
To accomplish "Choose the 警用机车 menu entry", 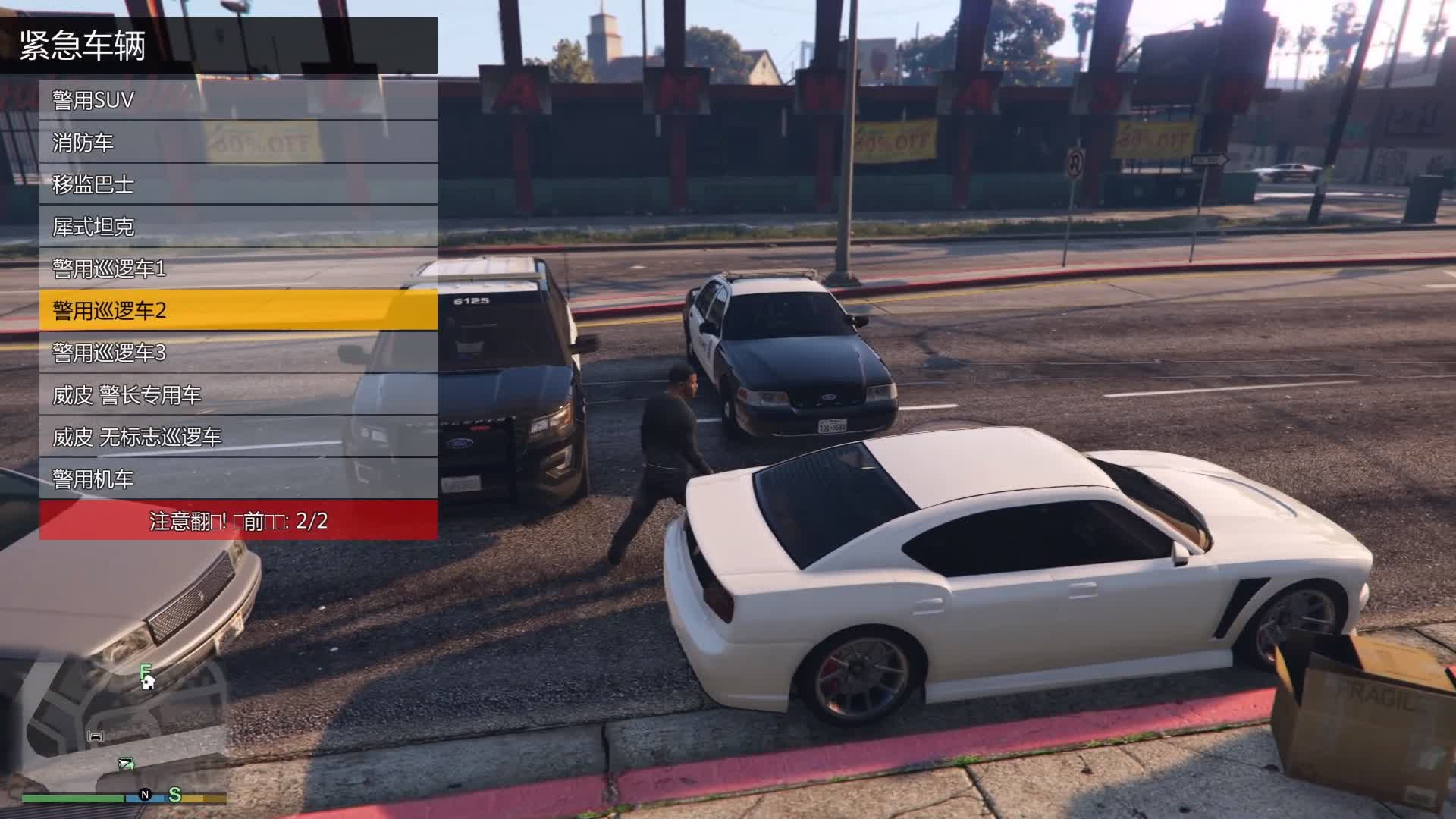I will pos(238,479).
